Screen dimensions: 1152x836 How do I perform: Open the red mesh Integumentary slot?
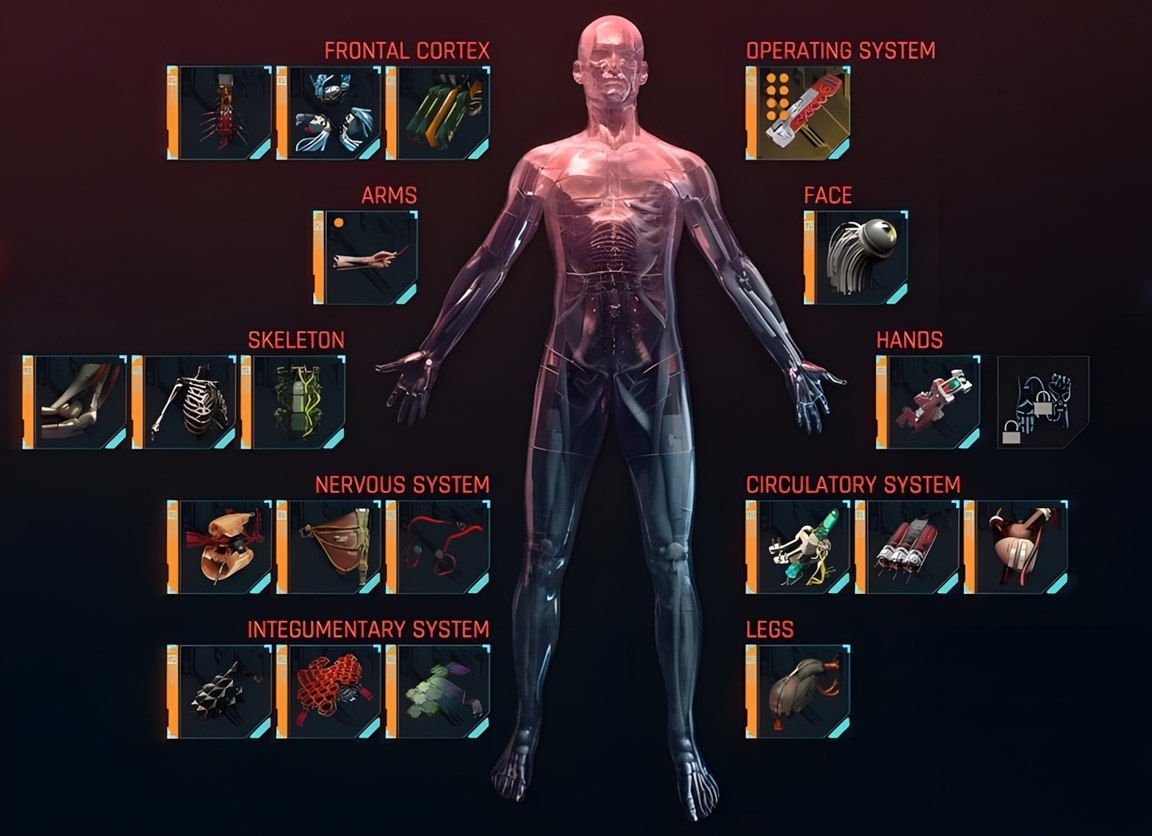pos(329,691)
